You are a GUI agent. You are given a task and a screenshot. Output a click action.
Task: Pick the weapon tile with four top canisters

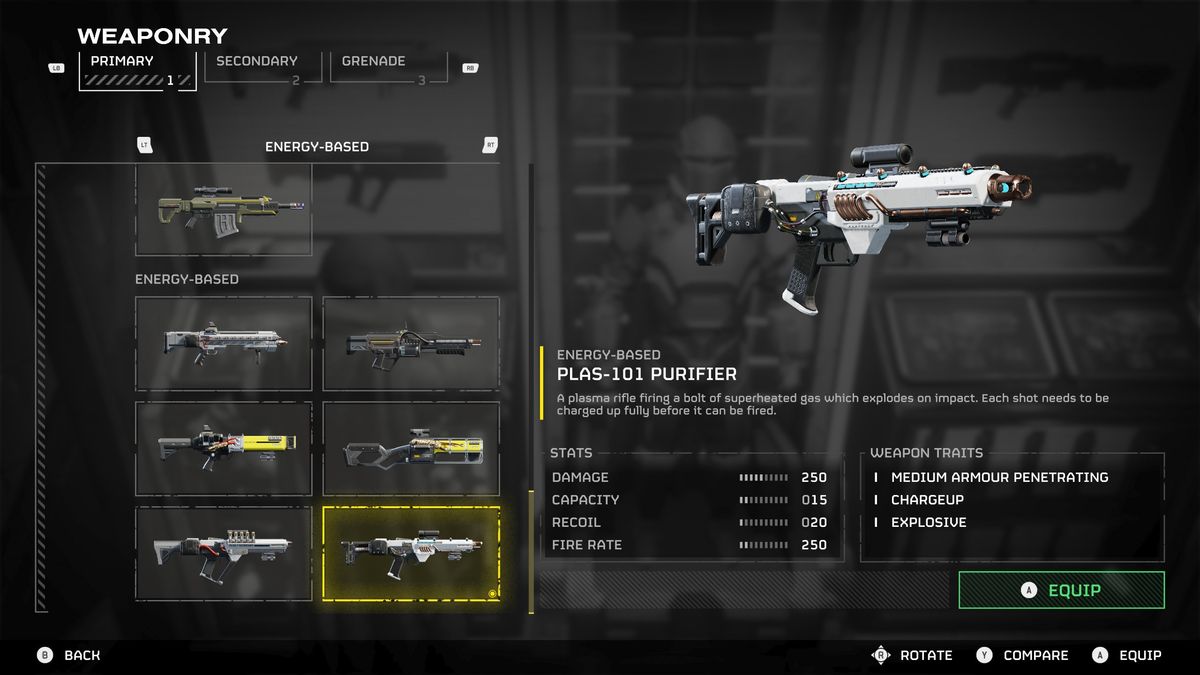pos(224,553)
